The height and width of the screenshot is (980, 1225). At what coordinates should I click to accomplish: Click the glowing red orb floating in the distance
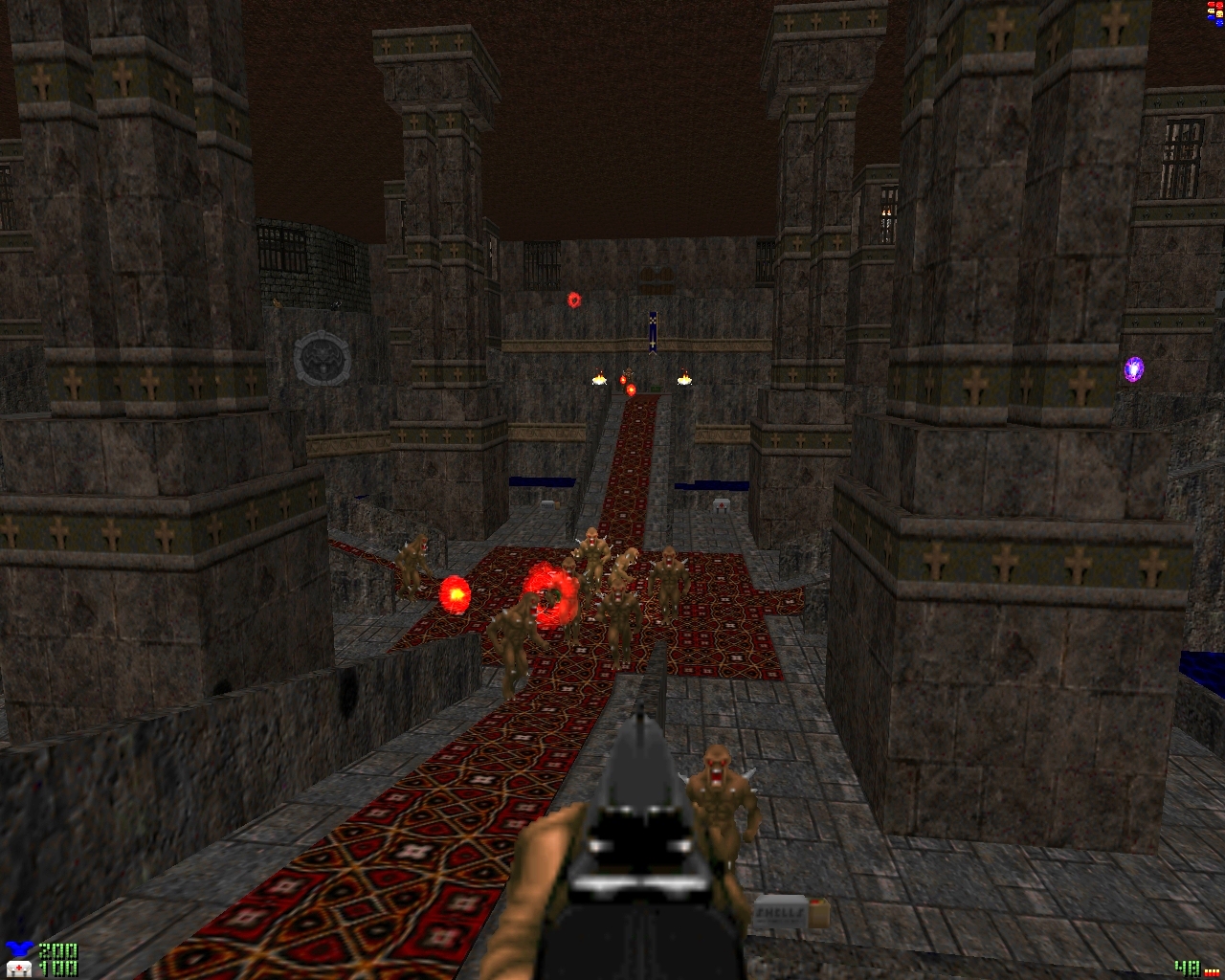572,299
